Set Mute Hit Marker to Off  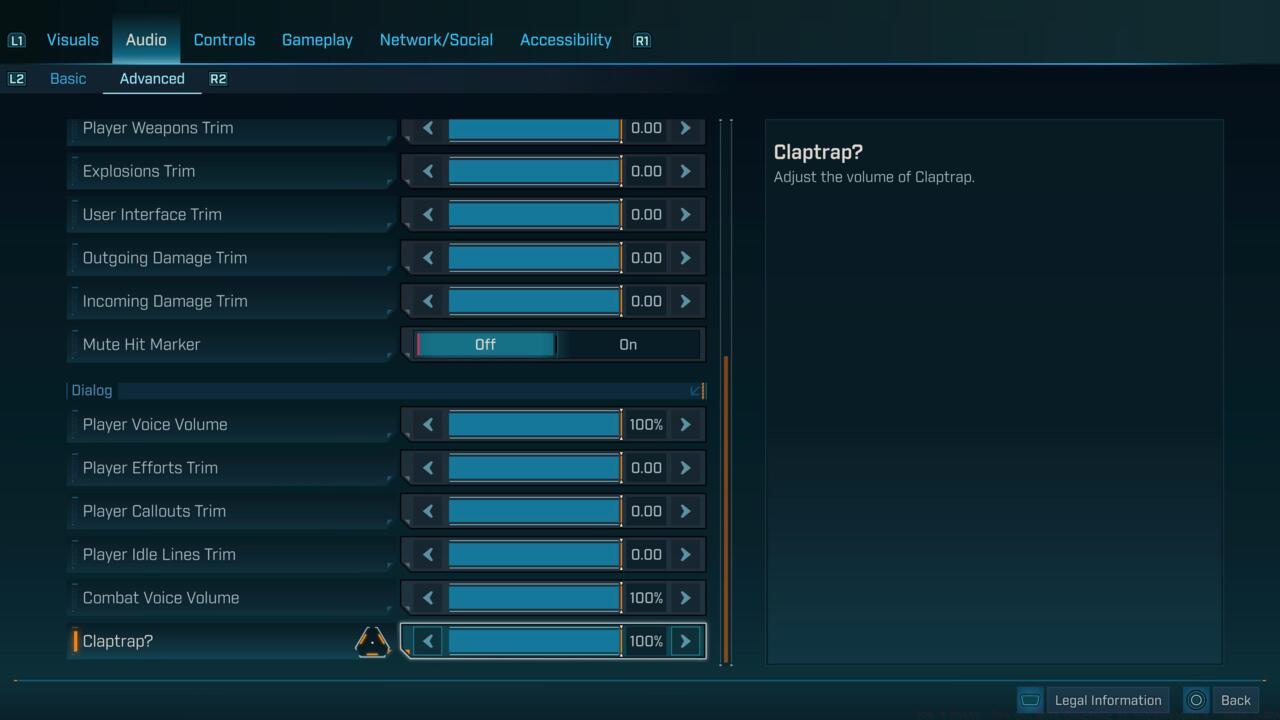485,344
